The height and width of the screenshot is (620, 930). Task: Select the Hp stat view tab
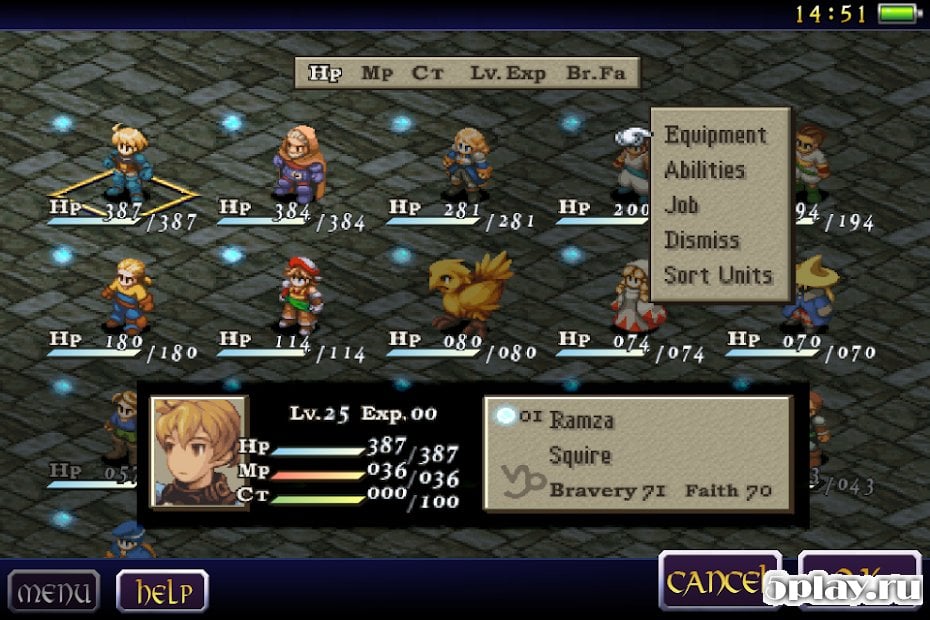click(x=323, y=73)
